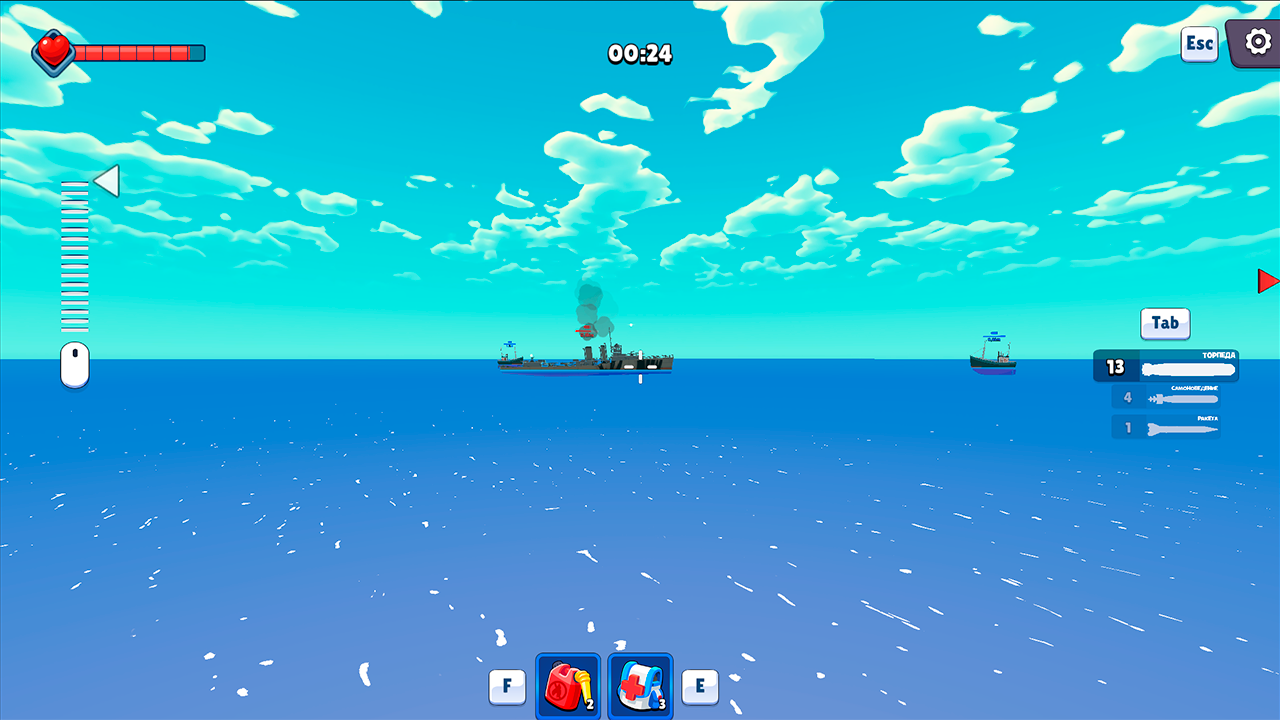The width and height of the screenshot is (1280, 720).
Task: Click the health bar segments
Action: click(x=140, y=52)
